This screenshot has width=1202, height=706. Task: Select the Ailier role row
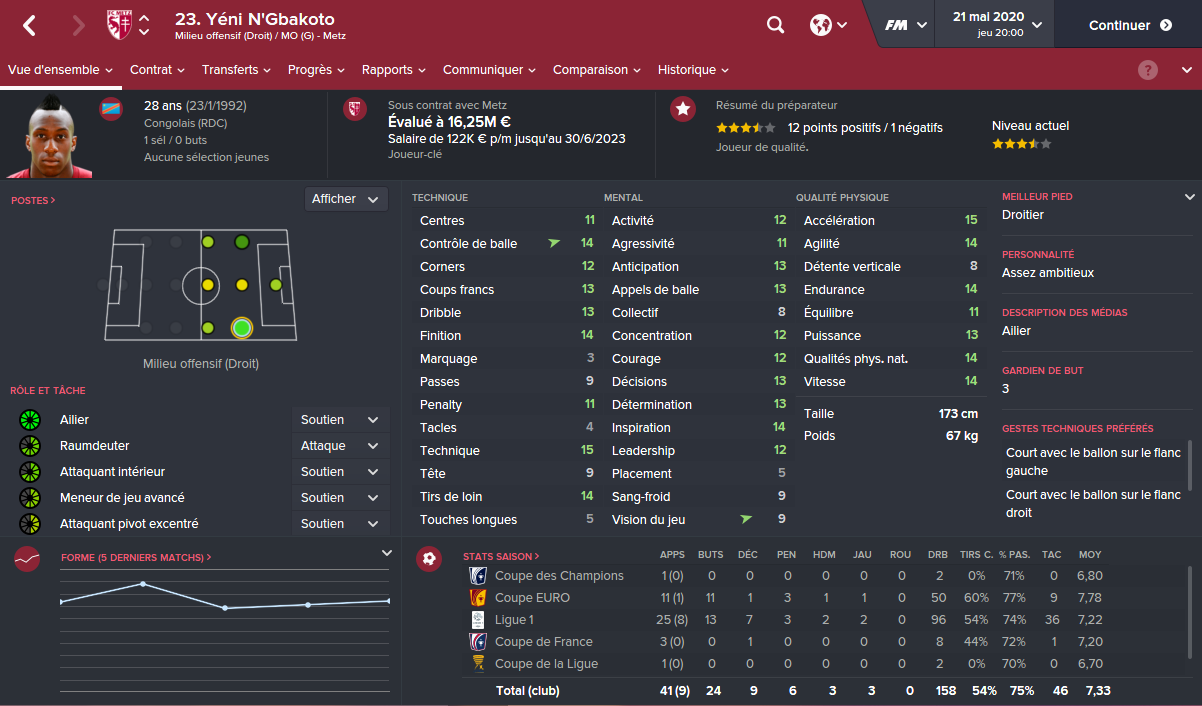[x=150, y=420]
